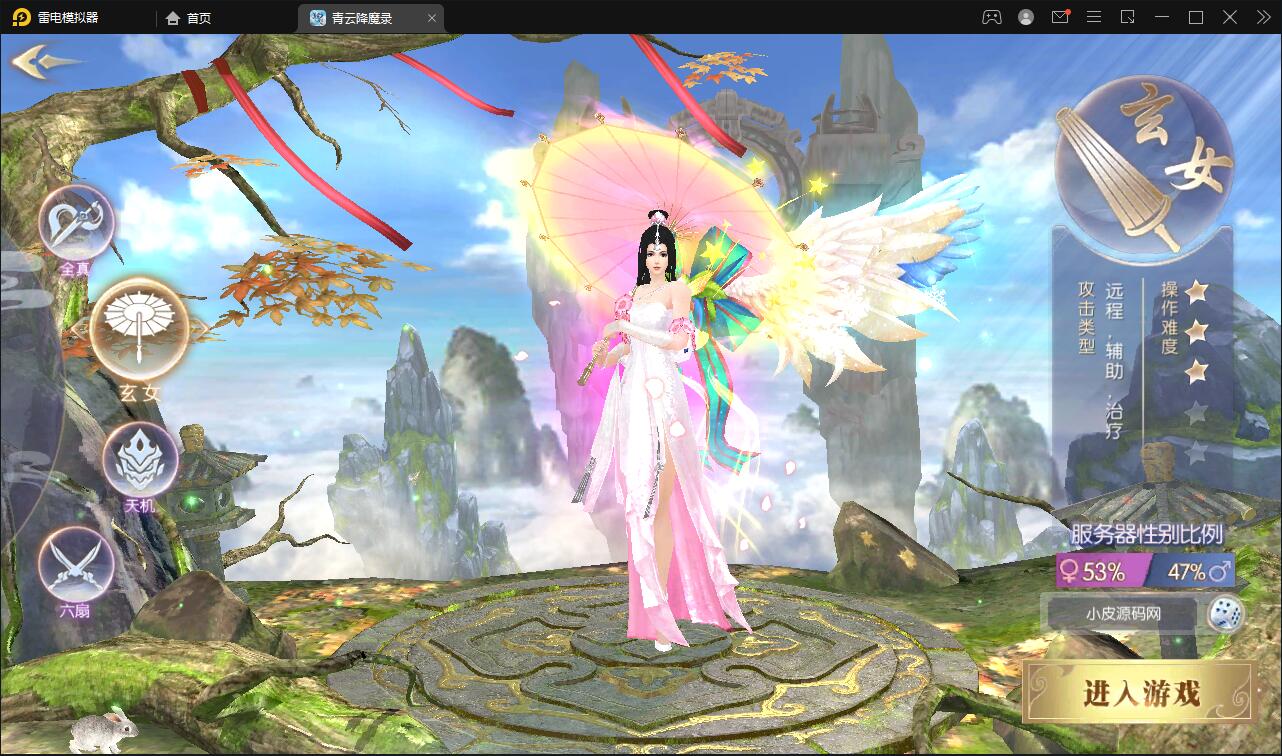Expand the sidebar via double-chevron icon
The width and height of the screenshot is (1282, 756).
click(1262, 17)
